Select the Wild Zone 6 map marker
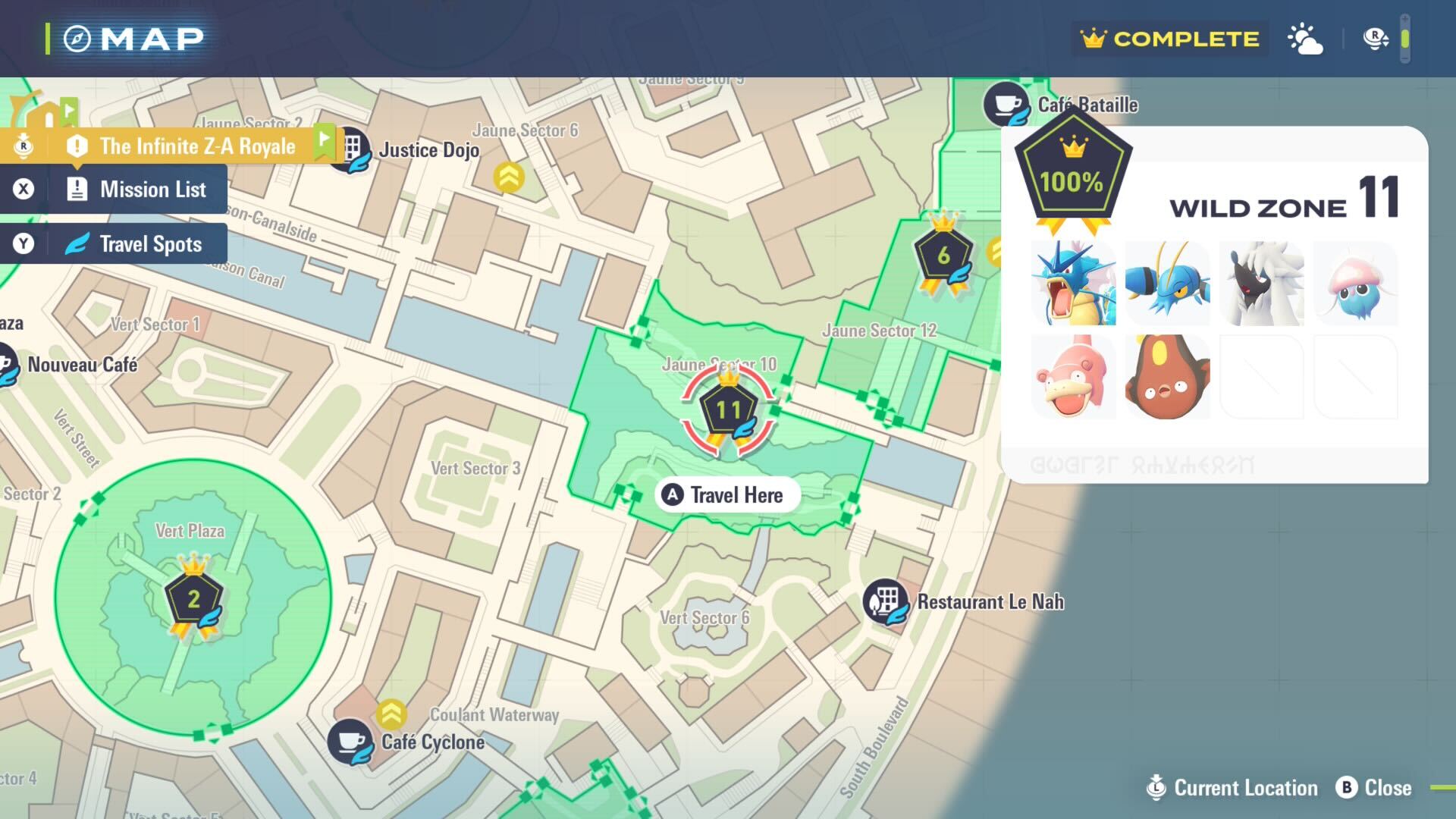 coord(943,256)
